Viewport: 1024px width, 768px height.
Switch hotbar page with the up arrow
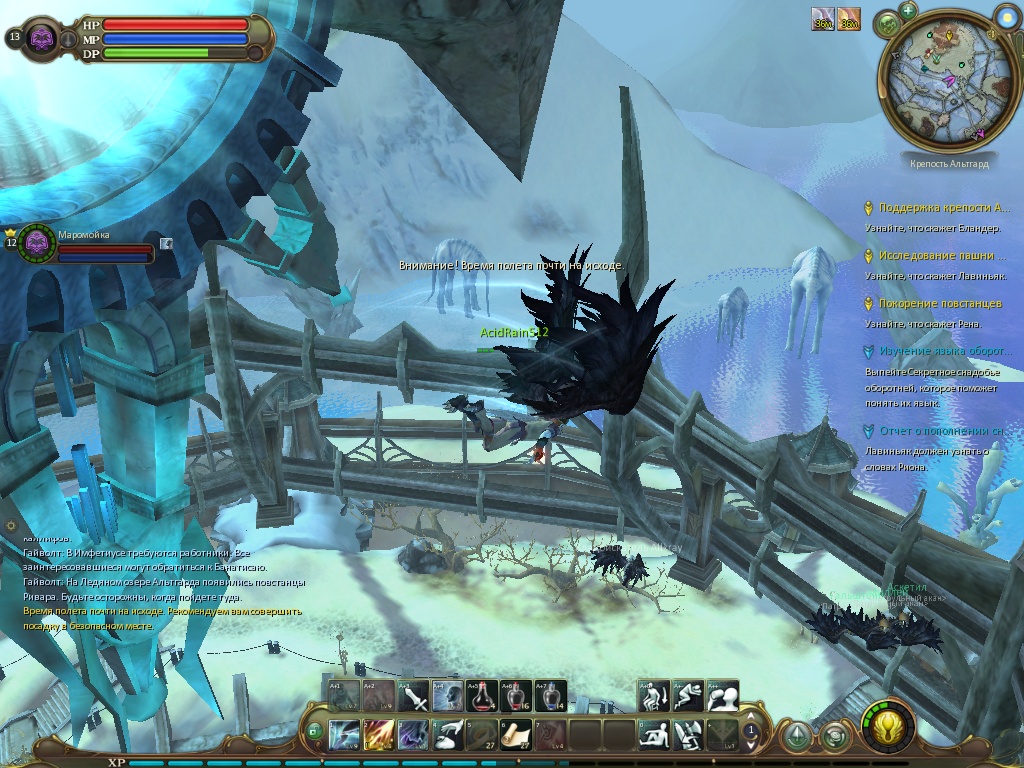coord(751,719)
